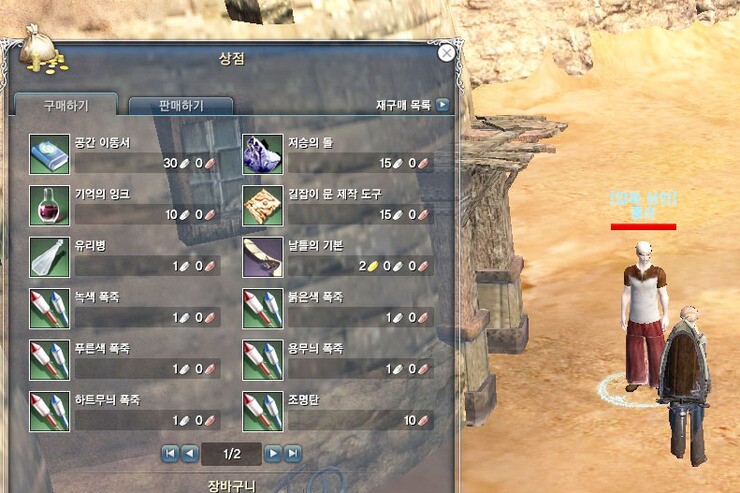Click the 길잡이 문 제작 도구 item
Screen dimensions: 740x493
(x=263, y=205)
